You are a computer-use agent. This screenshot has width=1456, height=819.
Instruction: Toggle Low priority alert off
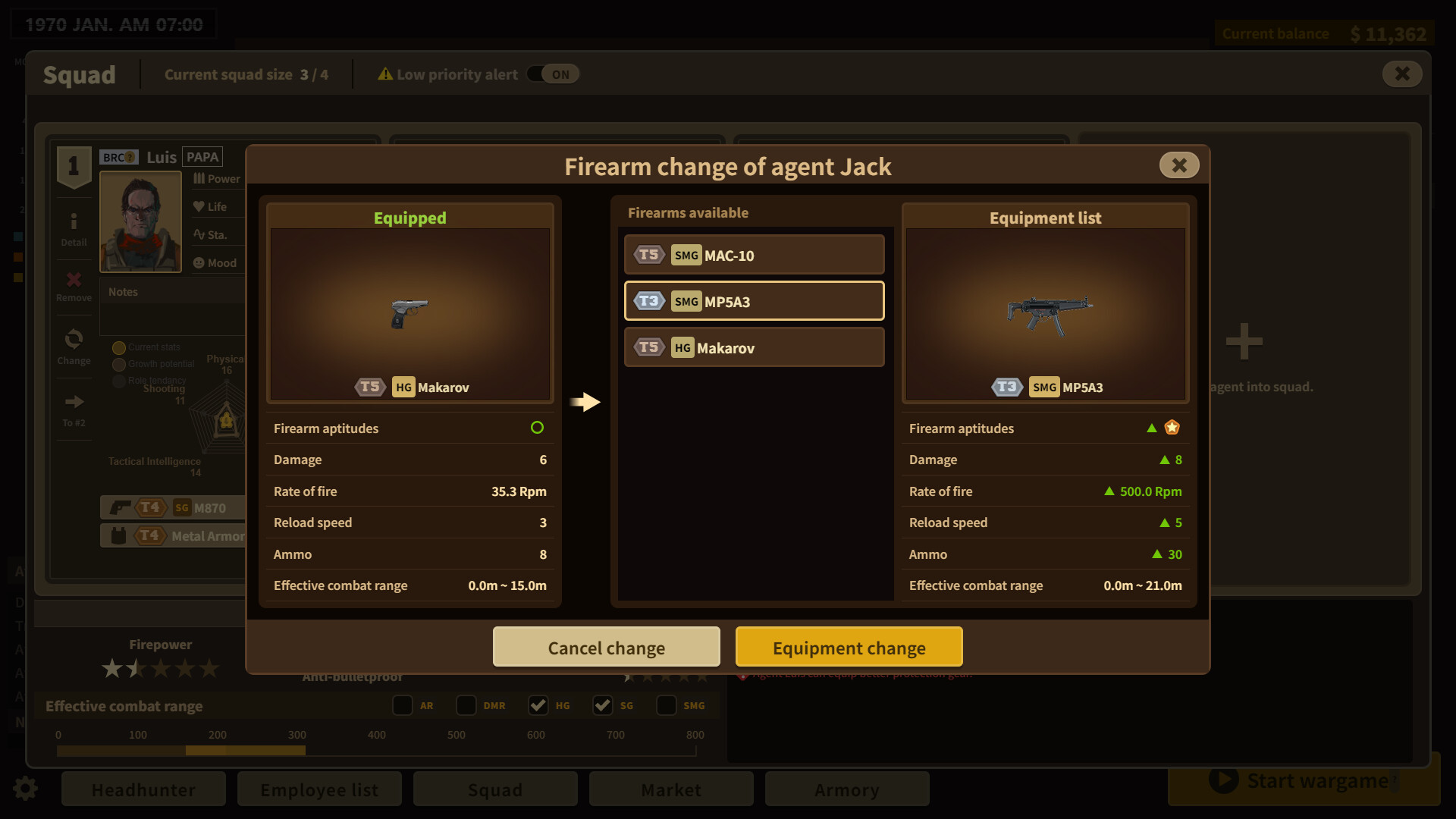(552, 74)
